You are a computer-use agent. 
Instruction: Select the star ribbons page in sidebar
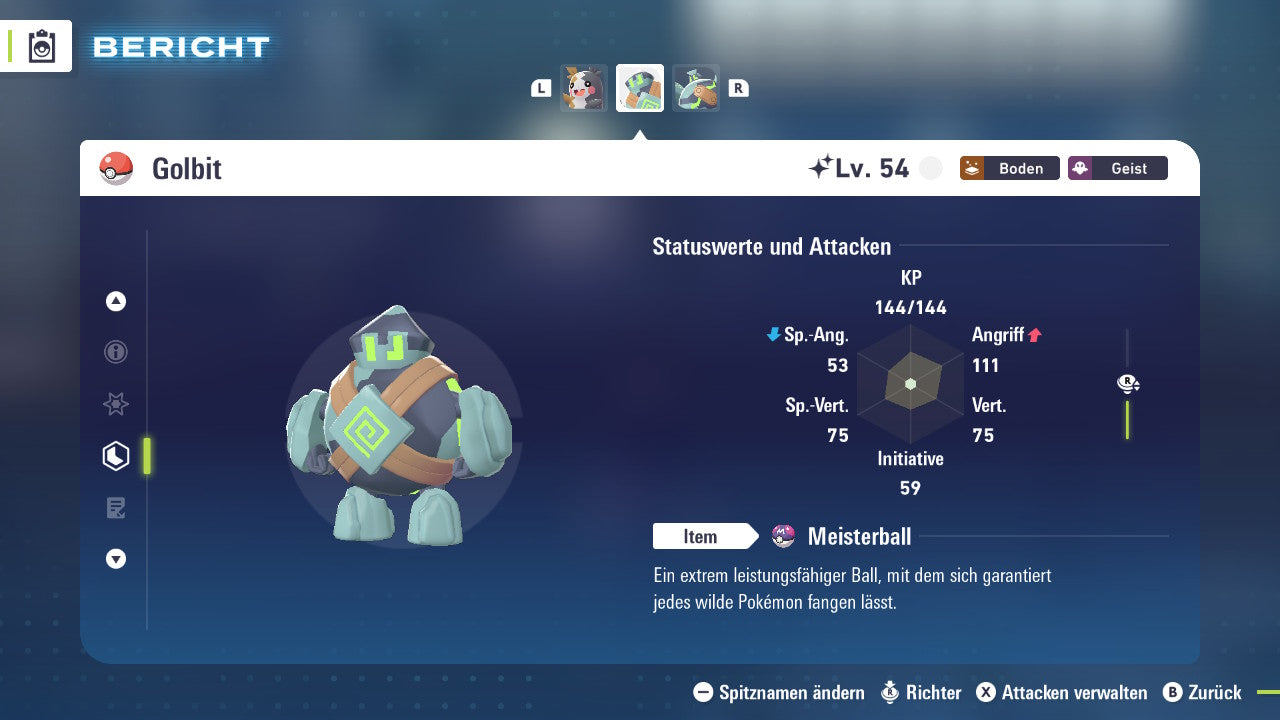[x=115, y=404]
